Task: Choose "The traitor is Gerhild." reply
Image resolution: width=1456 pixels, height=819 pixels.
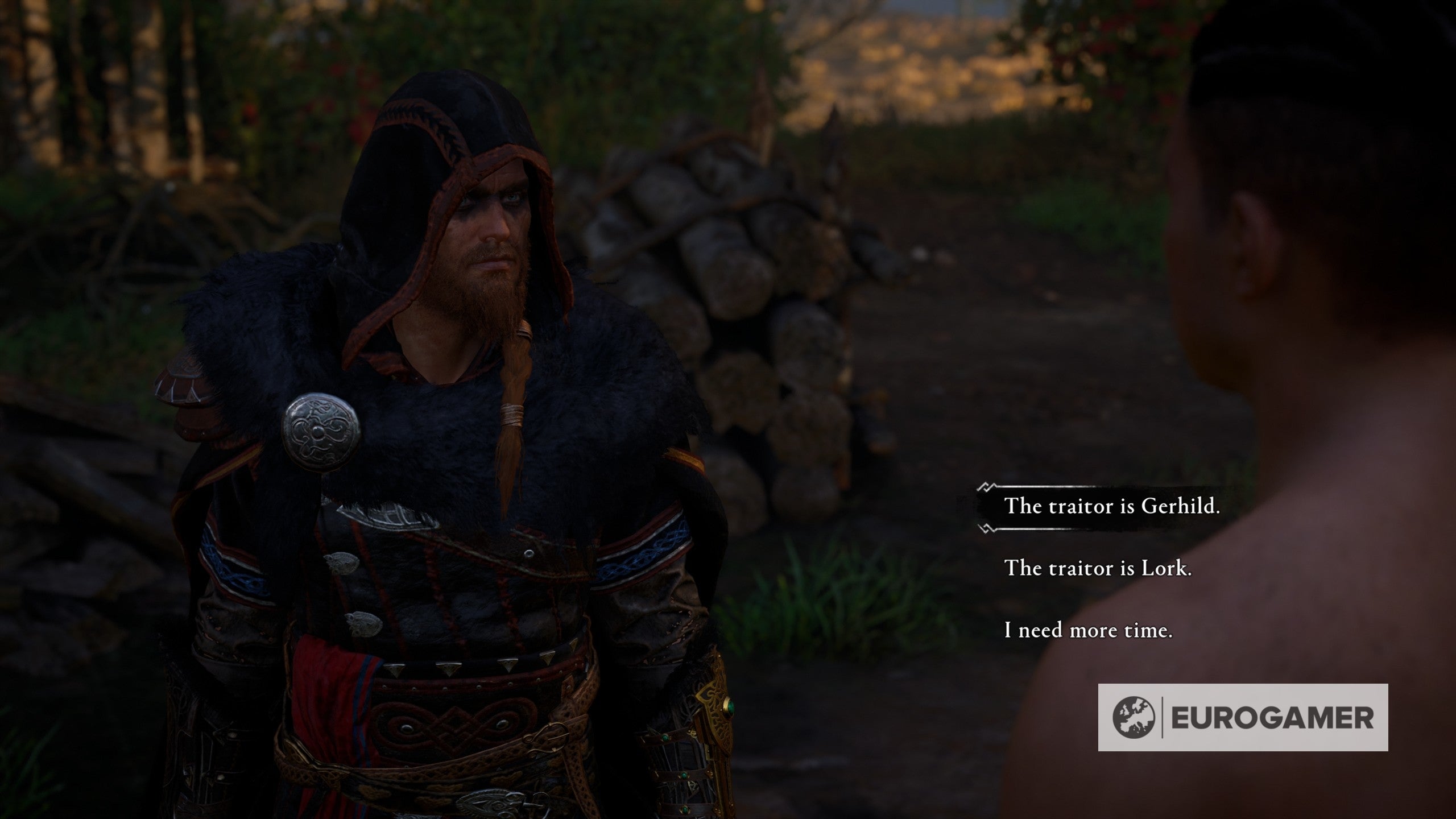Action: click(x=1112, y=507)
